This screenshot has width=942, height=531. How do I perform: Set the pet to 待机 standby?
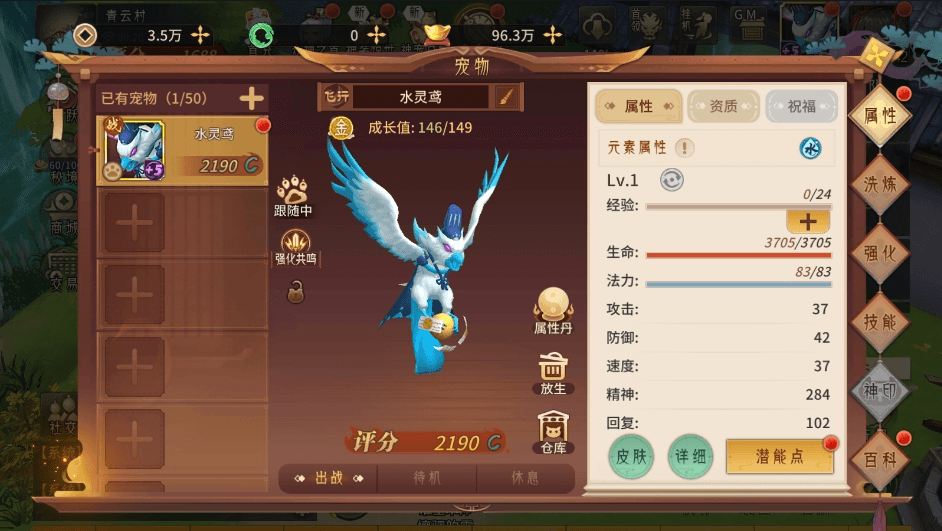point(426,478)
